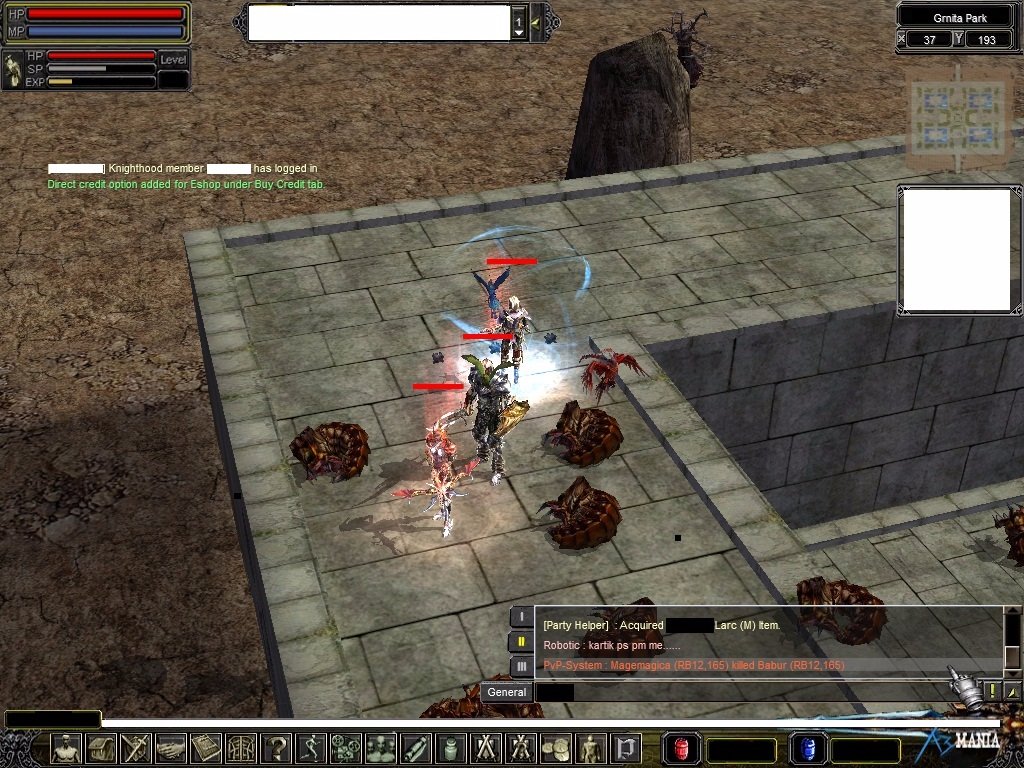Switch to chat tab II
Image resolution: width=1024 pixels, height=768 pixels.
pyautogui.click(x=521, y=642)
